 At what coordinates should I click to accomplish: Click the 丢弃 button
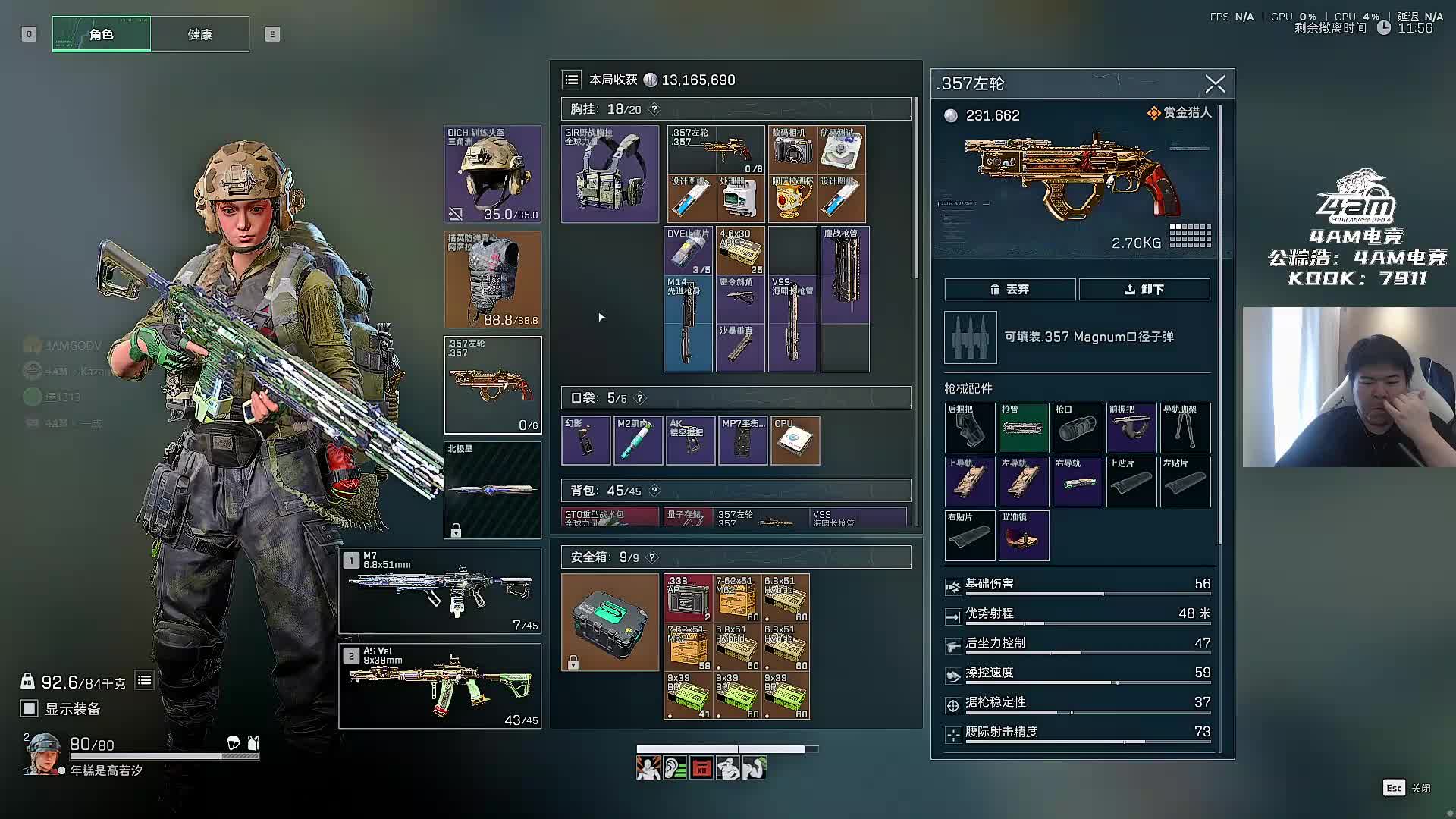[1009, 290]
